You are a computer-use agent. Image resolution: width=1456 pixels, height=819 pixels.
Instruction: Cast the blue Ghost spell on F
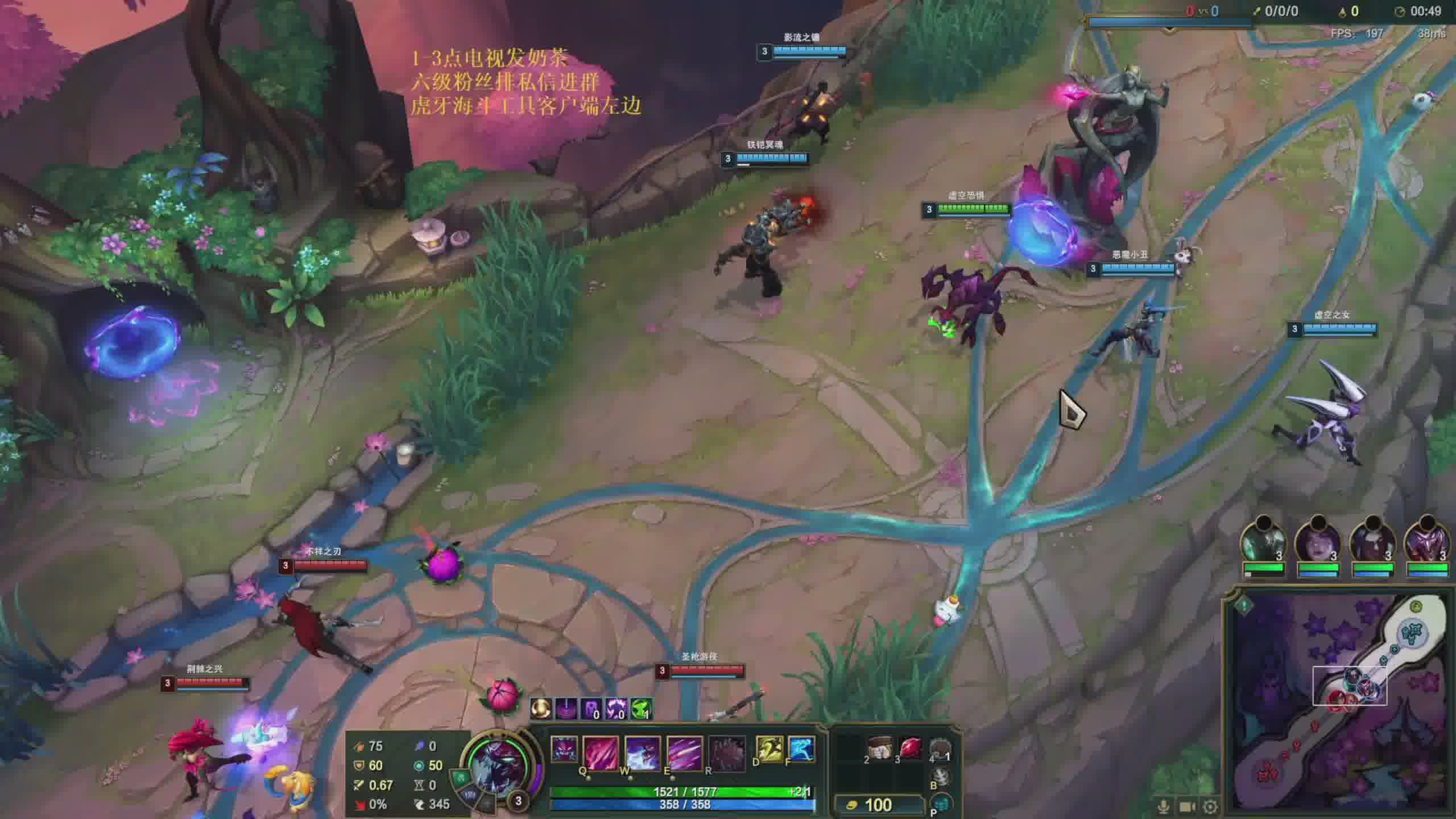pyautogui.click(x=801, y=748)
